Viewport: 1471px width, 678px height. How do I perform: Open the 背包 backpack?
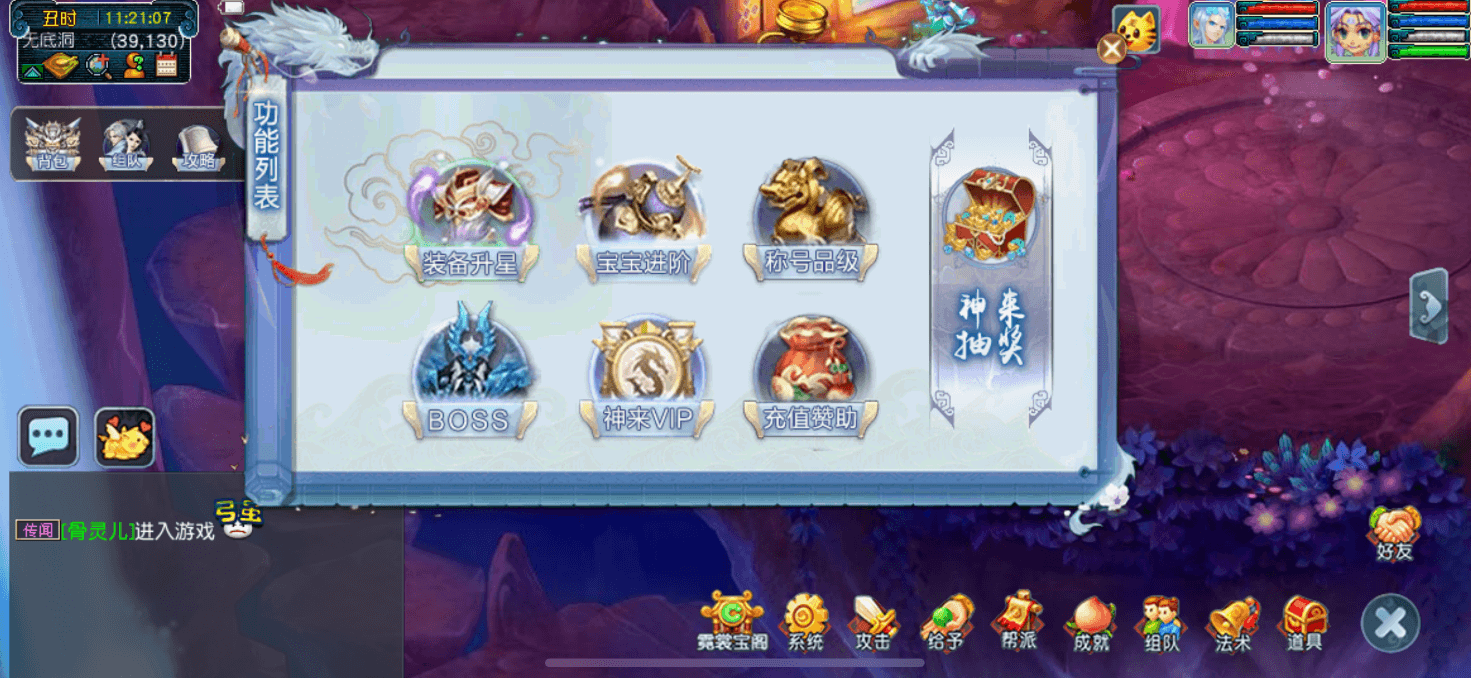52,146
